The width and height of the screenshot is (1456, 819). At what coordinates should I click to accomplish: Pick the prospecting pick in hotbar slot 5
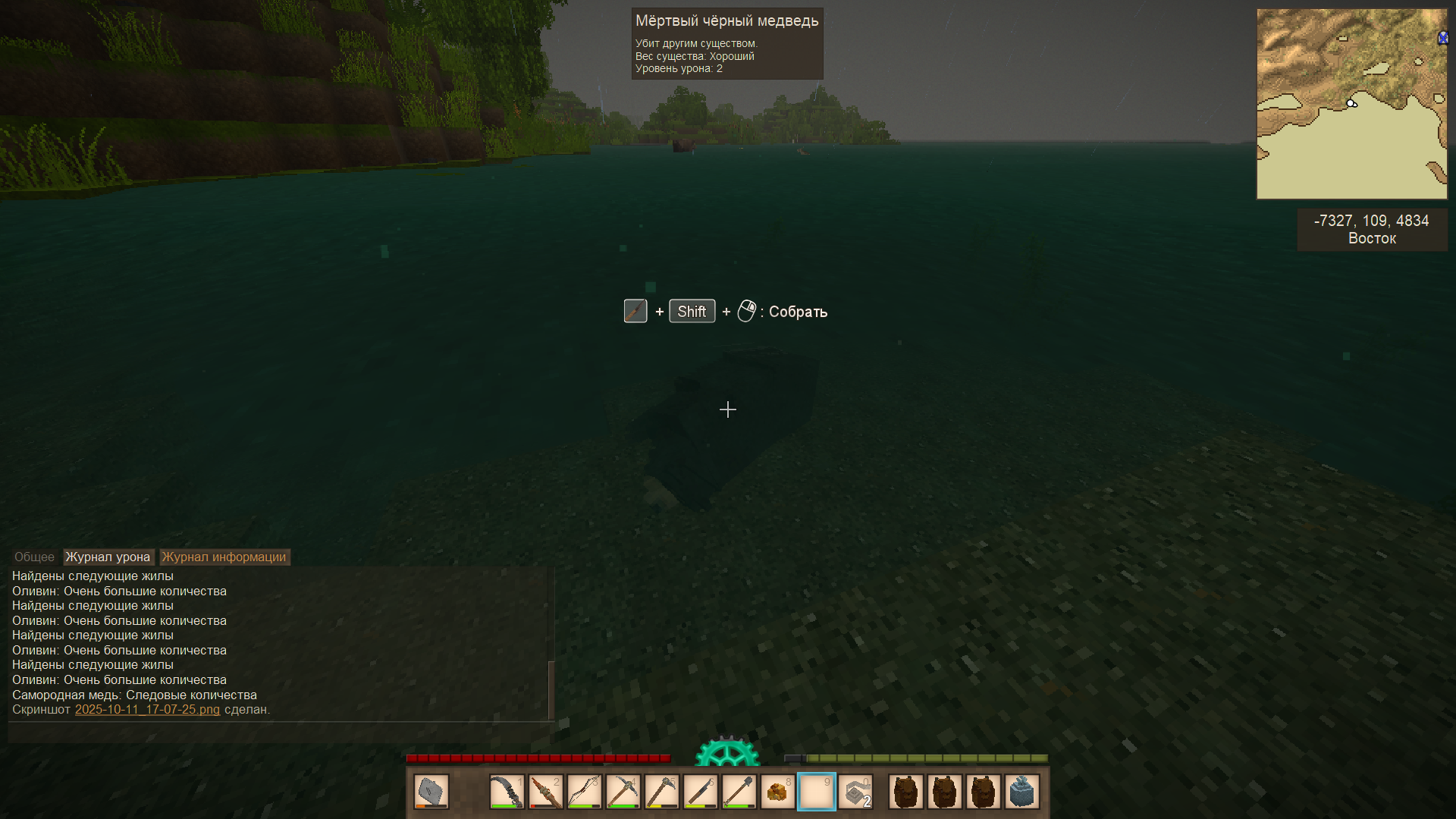pos(661,792)
